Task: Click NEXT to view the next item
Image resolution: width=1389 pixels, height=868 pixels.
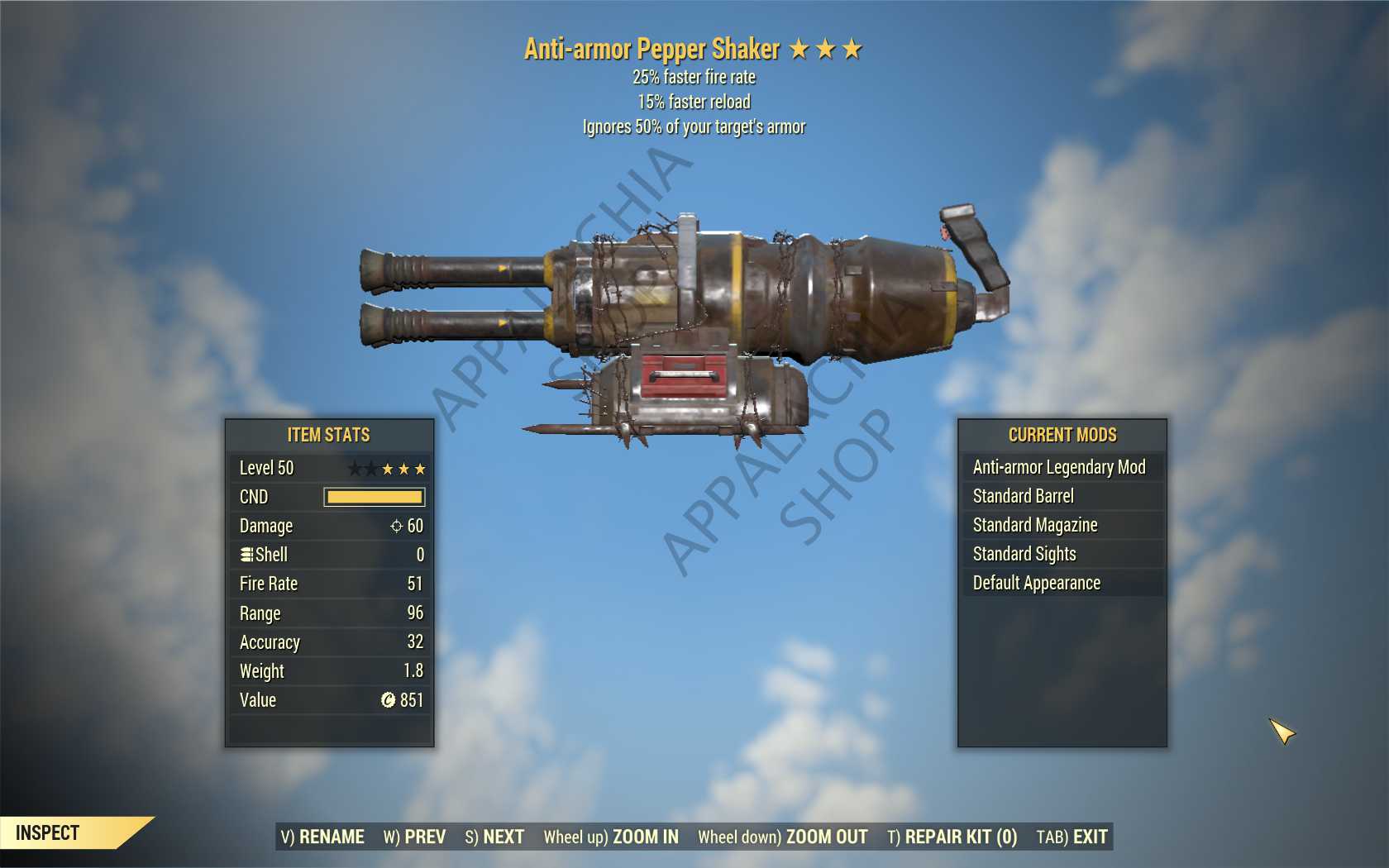Action: [x=502, y=837]
